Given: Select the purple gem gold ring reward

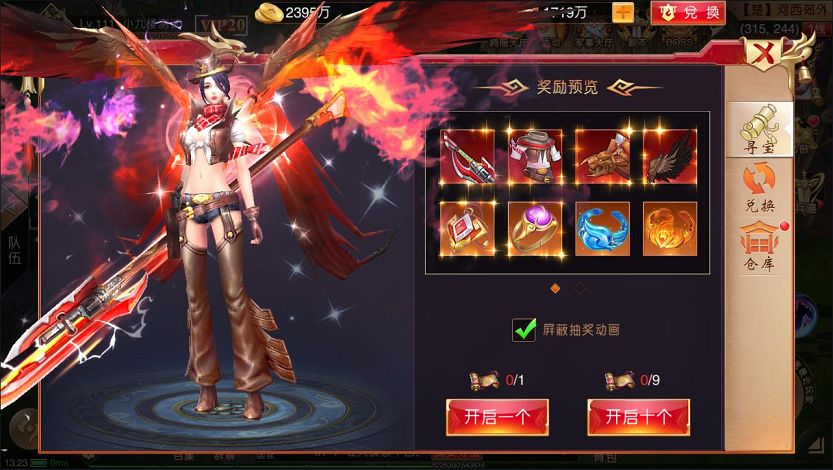Looking at the screenshot, I should (535, 229).
